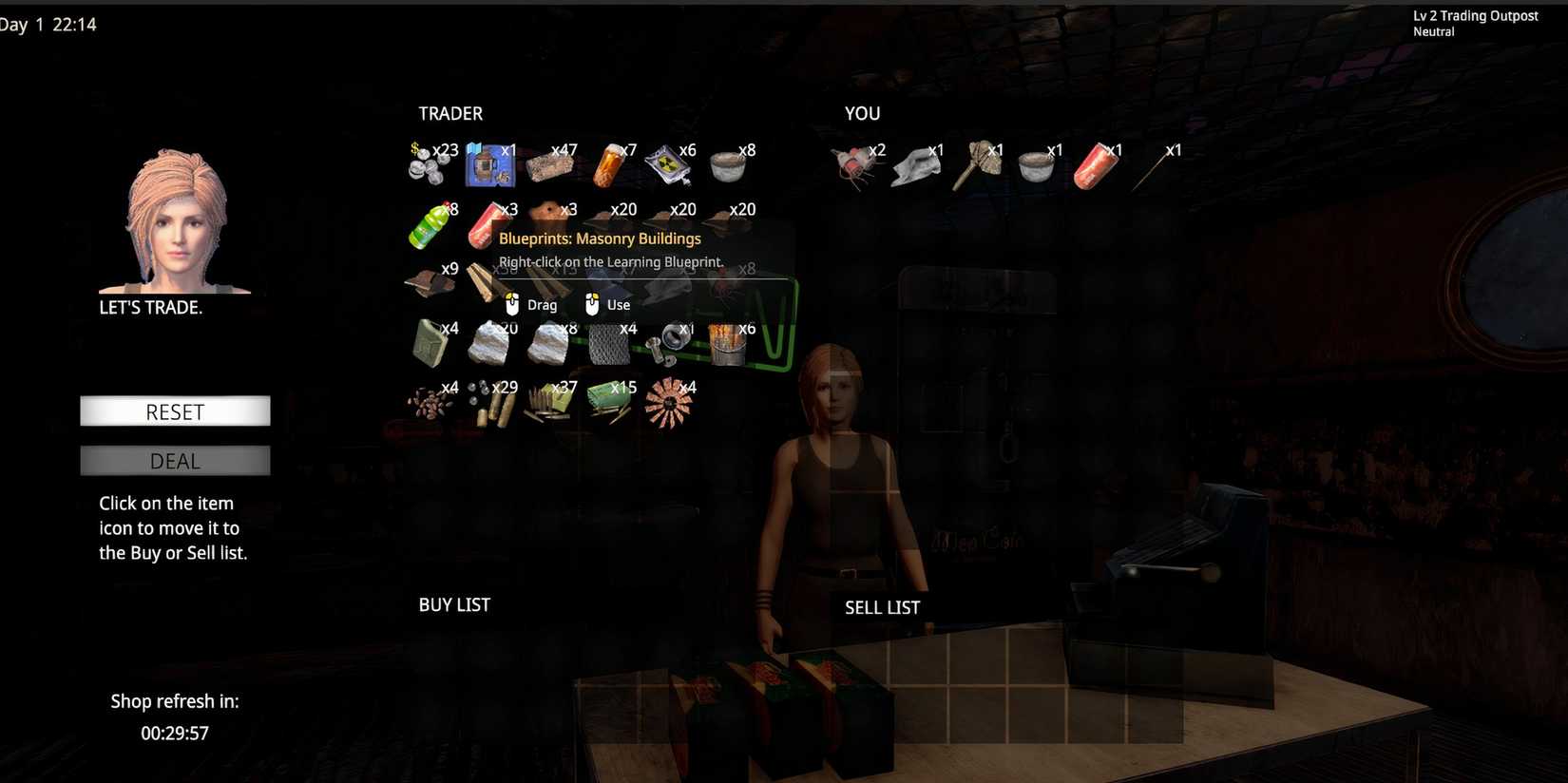Screen dimensions: 1568x783
Task: Select the green soda bottle from trader
Action: (430, 223)
